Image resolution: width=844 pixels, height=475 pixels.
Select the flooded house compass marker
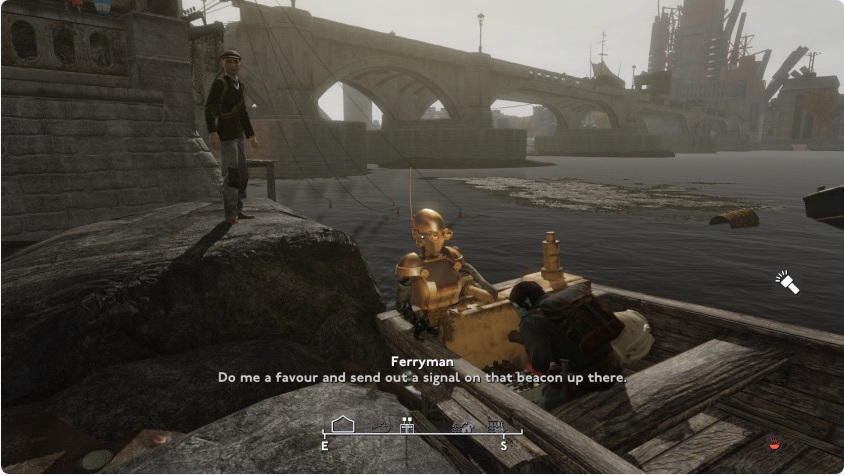(x=462, y=427)
